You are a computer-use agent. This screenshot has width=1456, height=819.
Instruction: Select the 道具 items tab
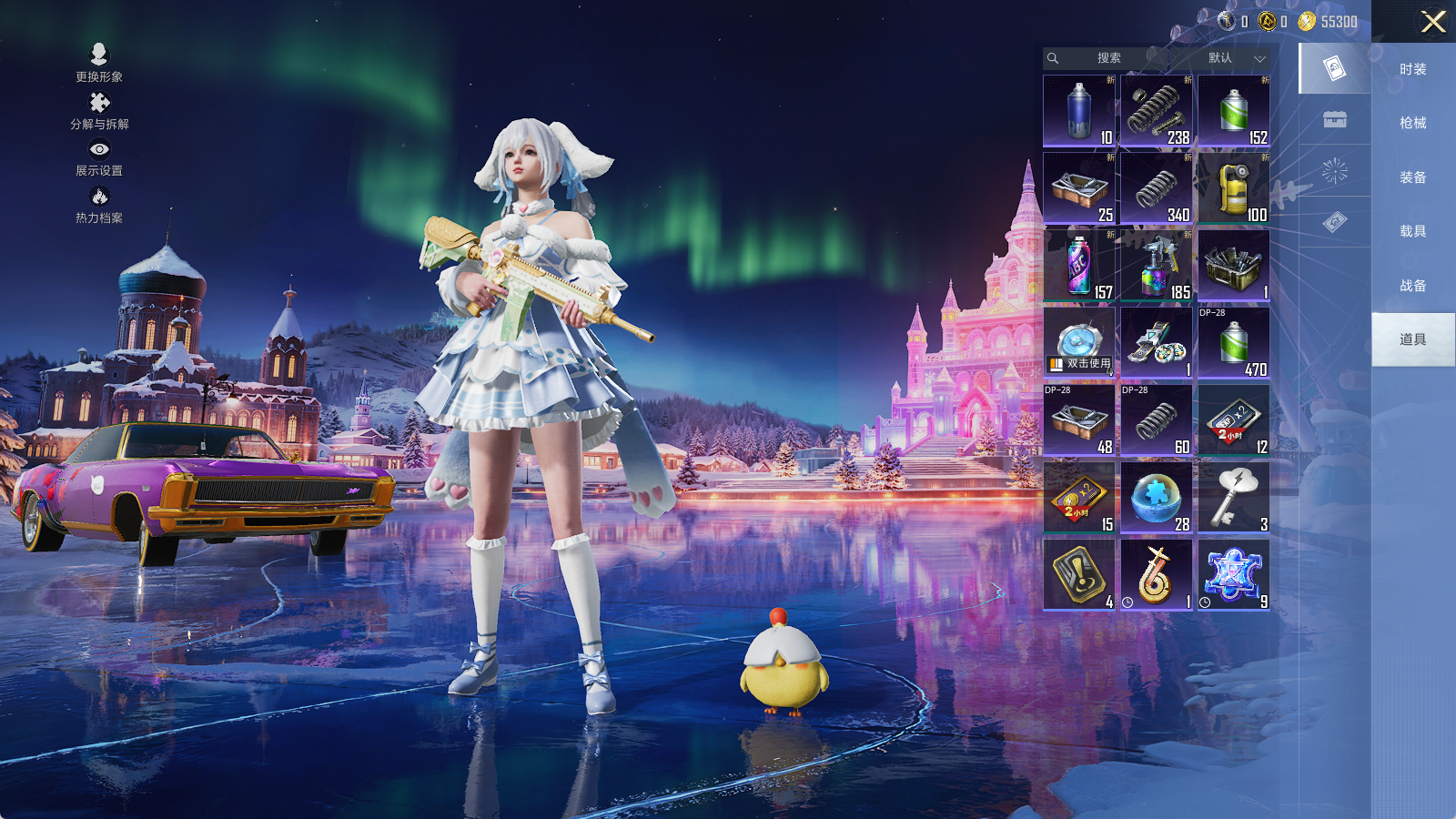tap(1412, 339)
